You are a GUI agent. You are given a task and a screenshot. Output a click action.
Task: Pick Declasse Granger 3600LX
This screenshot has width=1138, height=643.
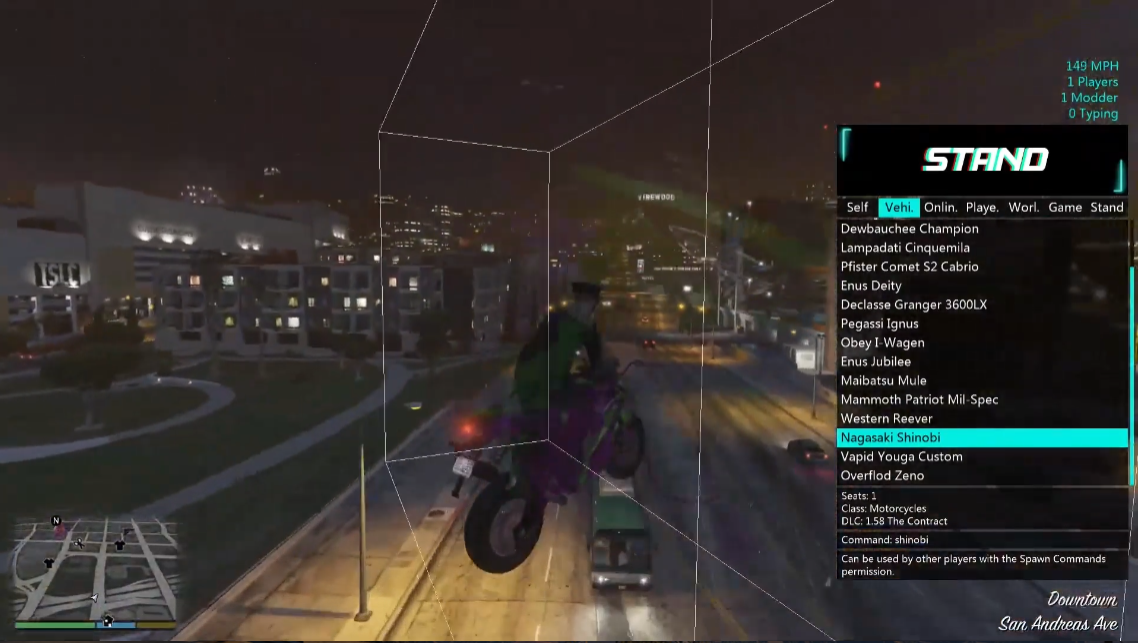pyautogui.click(x=913, y=305)
